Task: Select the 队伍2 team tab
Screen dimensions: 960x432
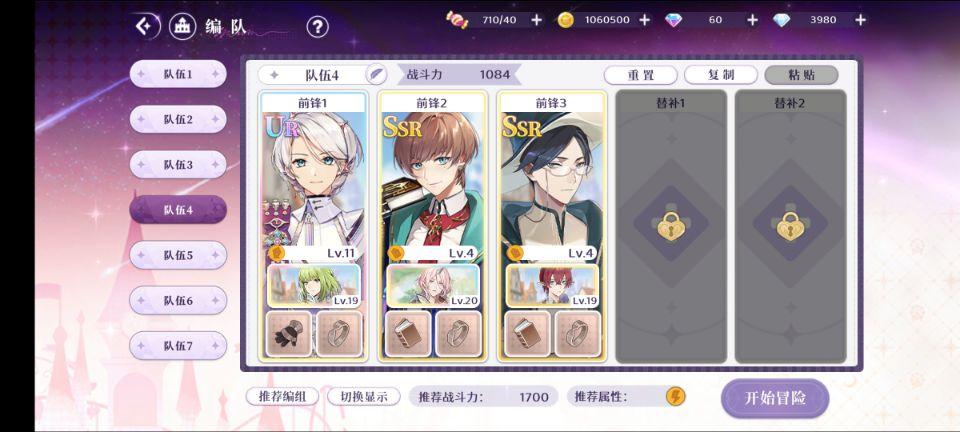Action: pyautogui.click(x=178, y=119)
